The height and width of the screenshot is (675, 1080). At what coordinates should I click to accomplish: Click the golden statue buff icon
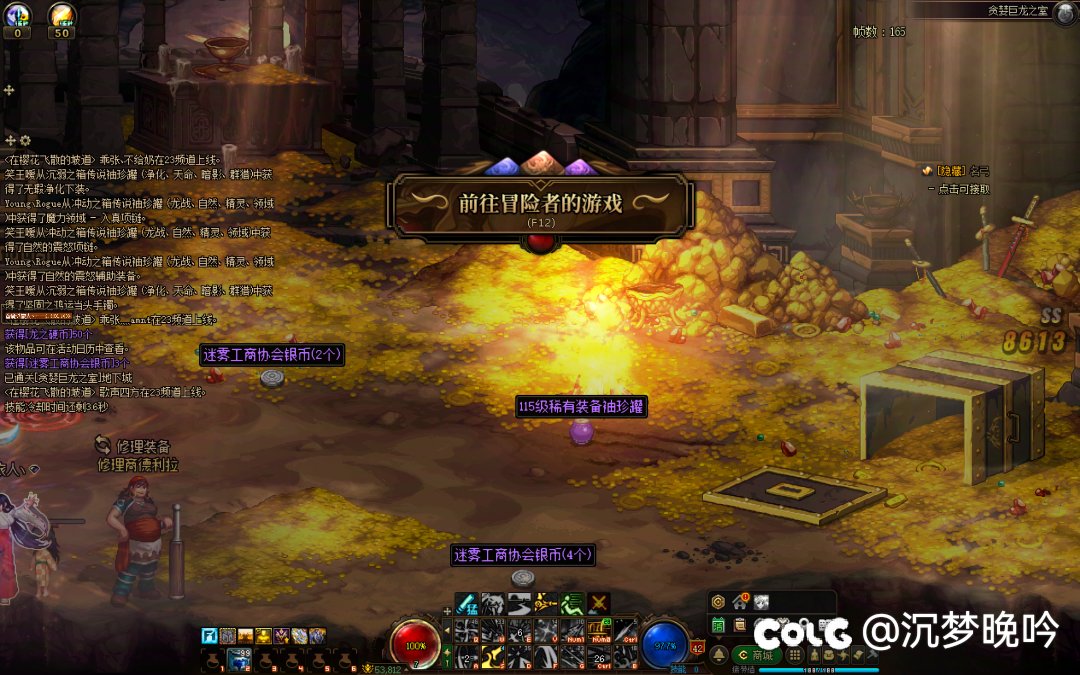point(263,635)
